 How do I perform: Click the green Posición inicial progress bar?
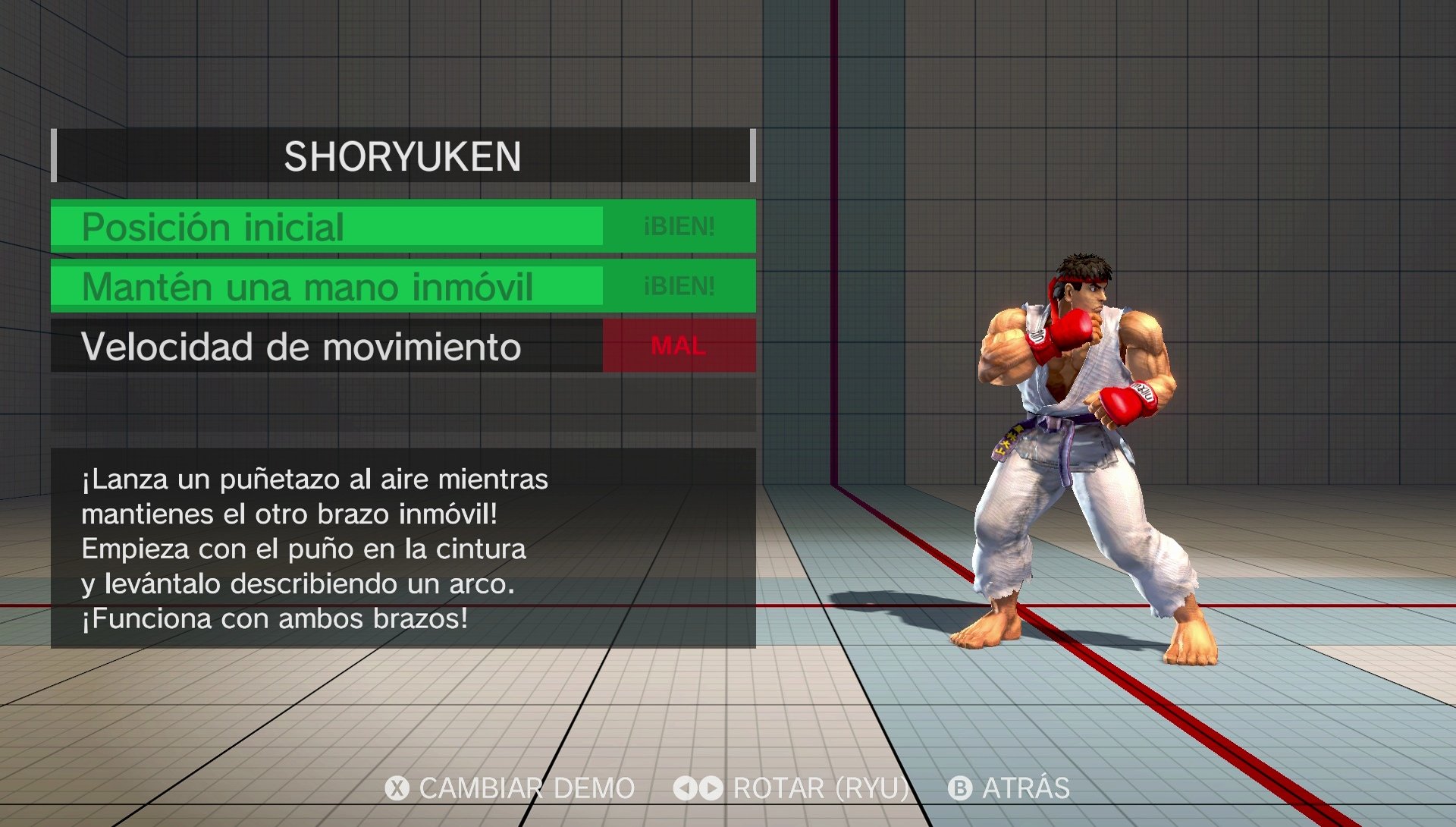(x=326, y=225)
